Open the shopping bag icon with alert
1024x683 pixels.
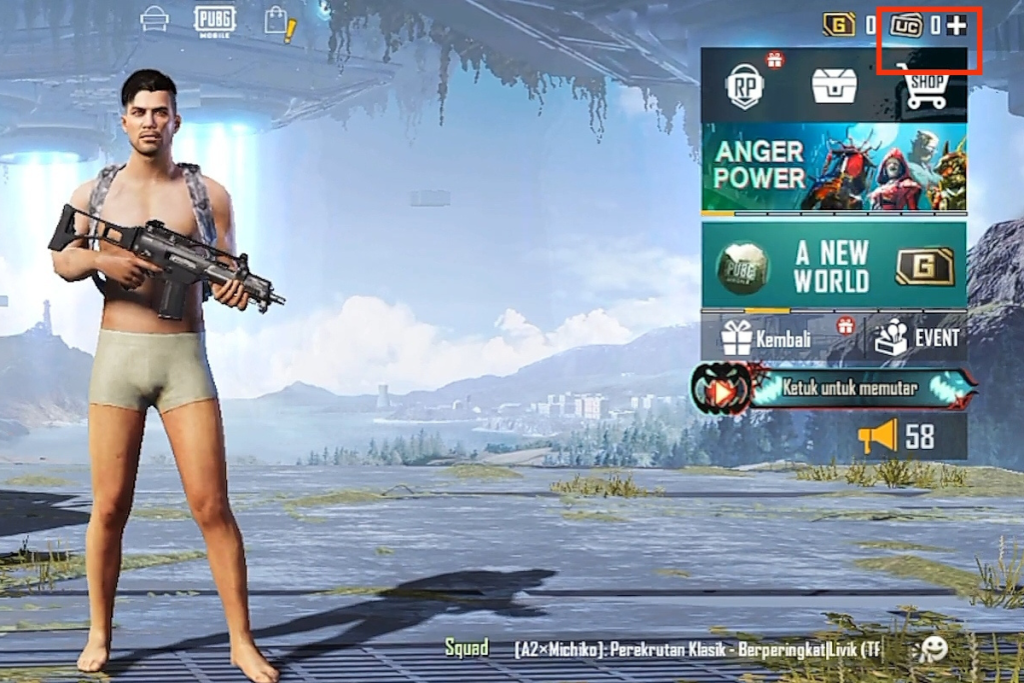coord(278,23)
